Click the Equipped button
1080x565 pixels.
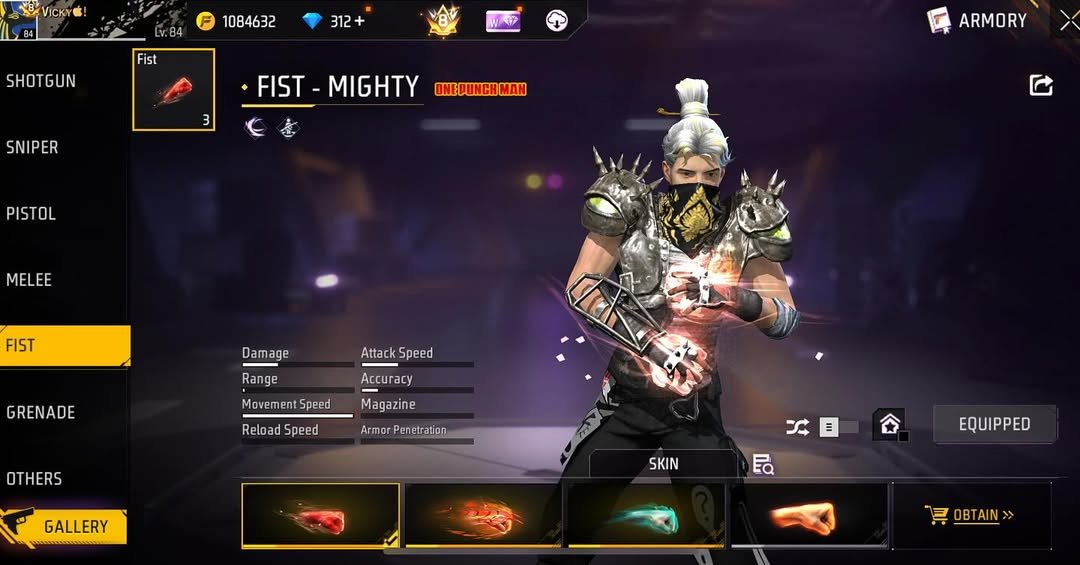click(994, 424)
